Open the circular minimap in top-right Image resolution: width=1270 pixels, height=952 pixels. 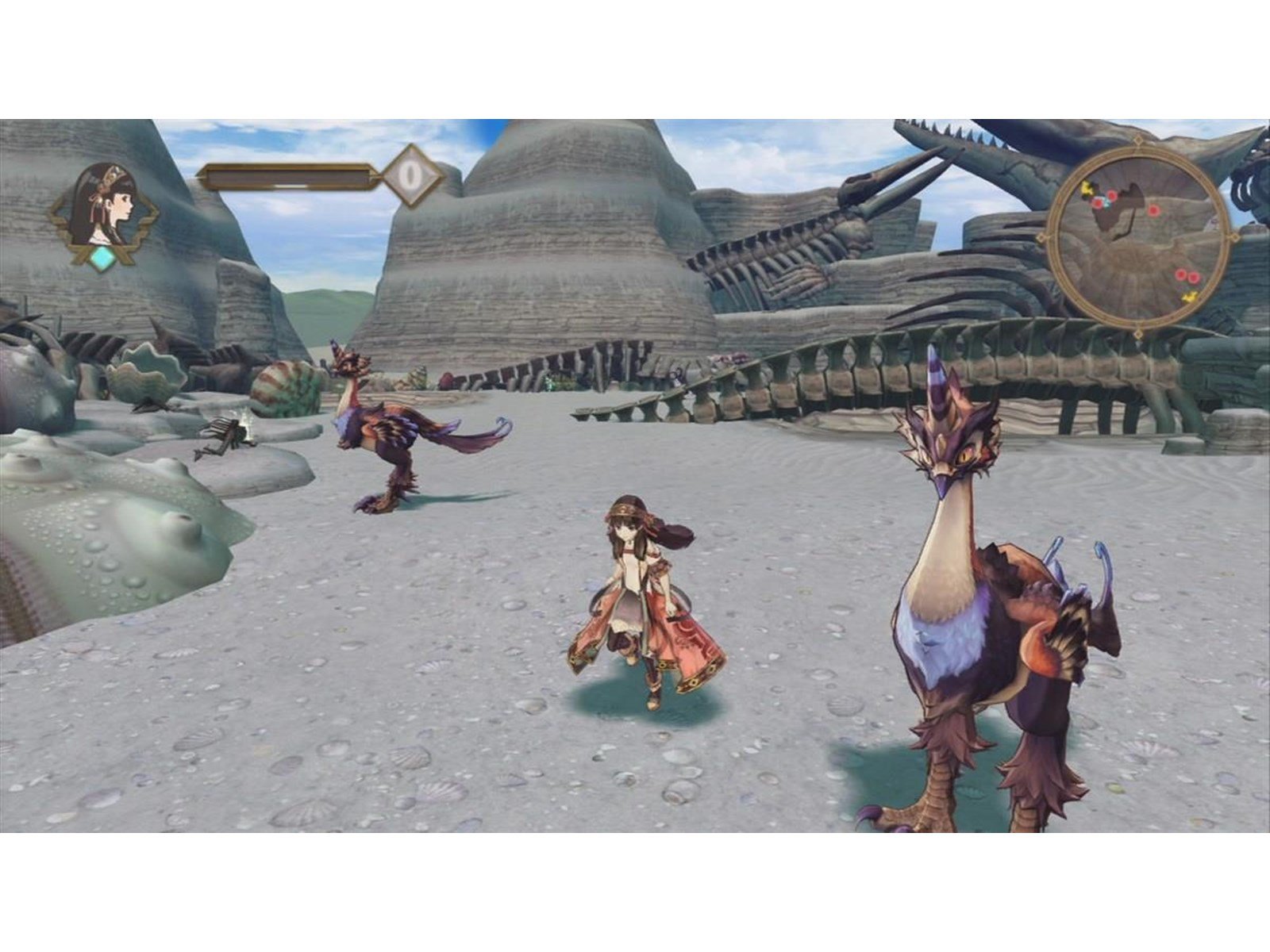(x=1141, y=236)
